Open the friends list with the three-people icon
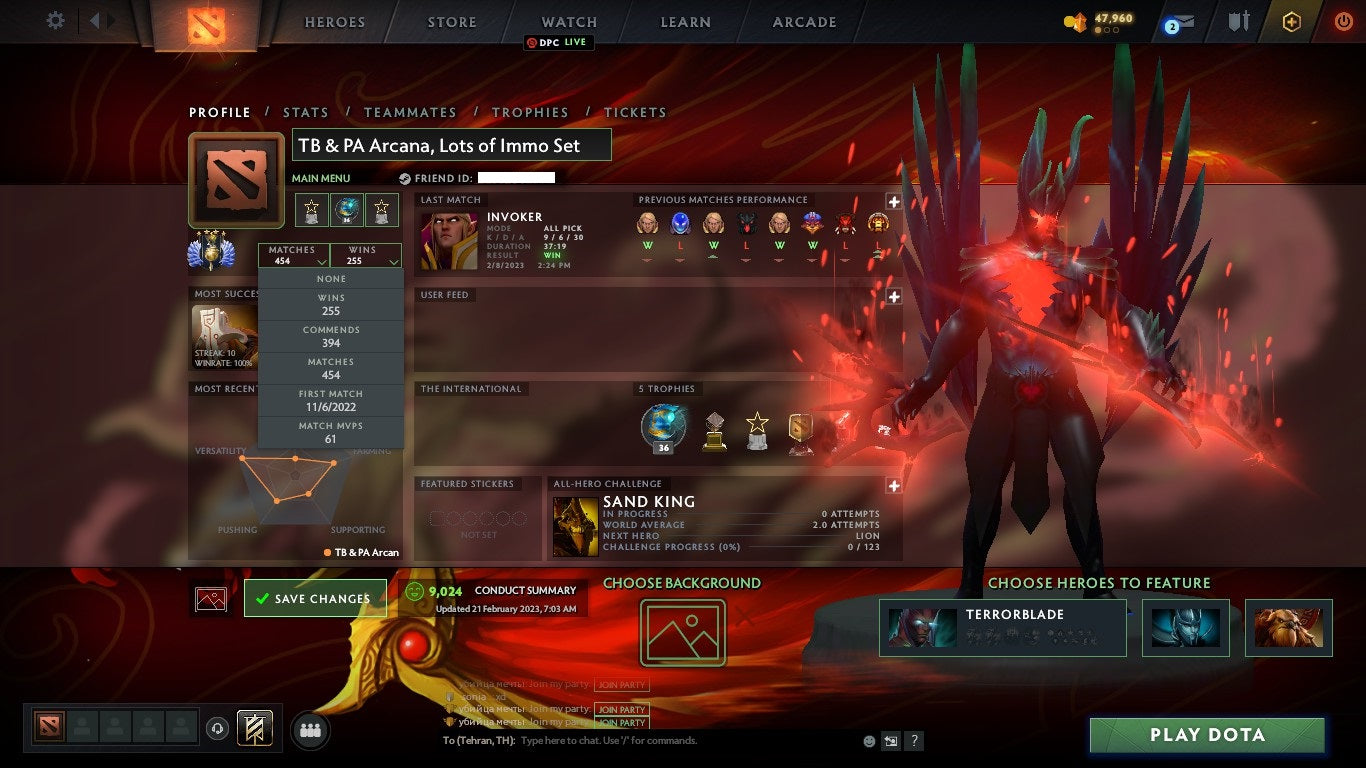 (x=309, y=729)
